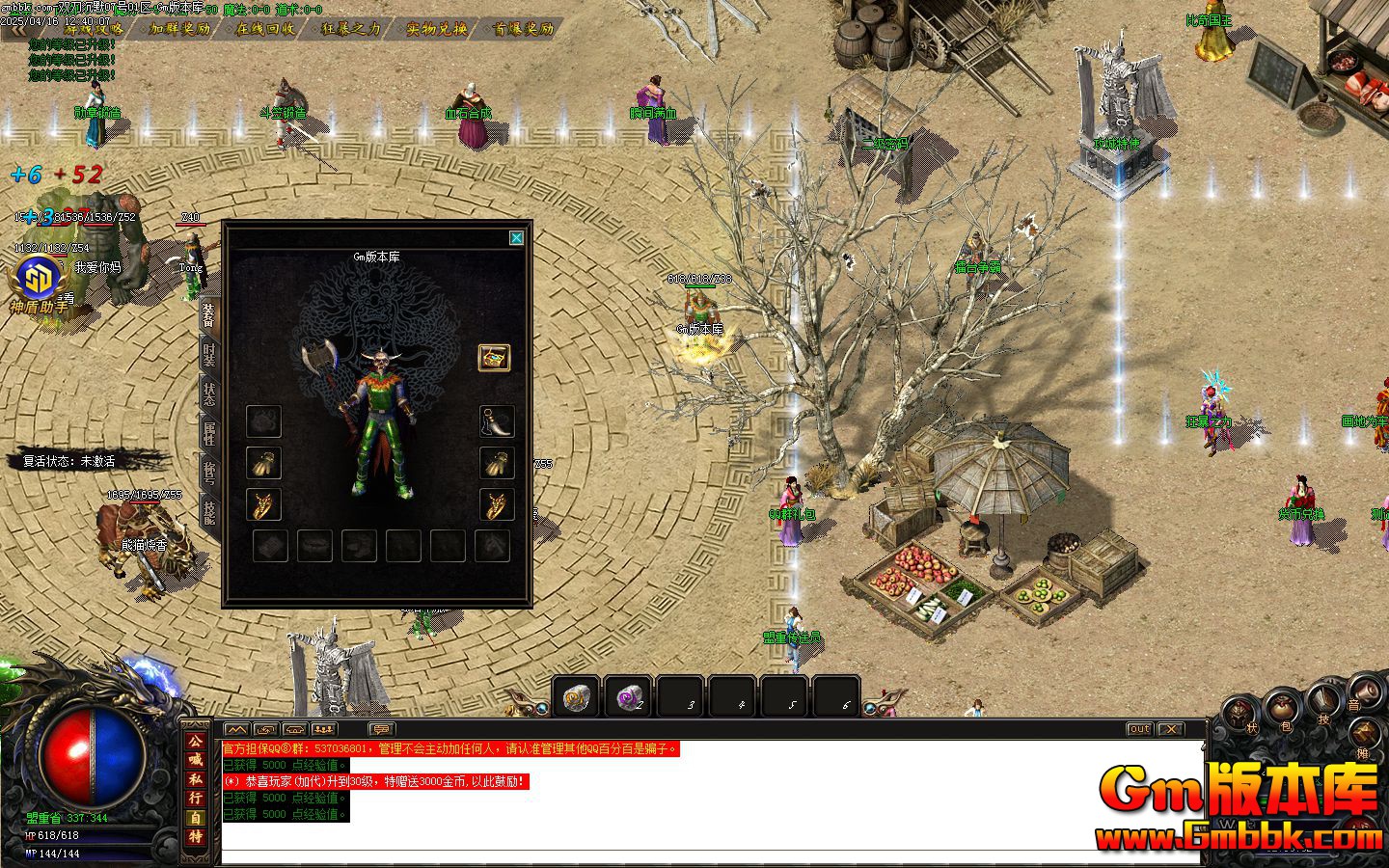The image size is (1389, 868).
Task: Open 加群奖励 group reward menu
Action: coord(180,29)
